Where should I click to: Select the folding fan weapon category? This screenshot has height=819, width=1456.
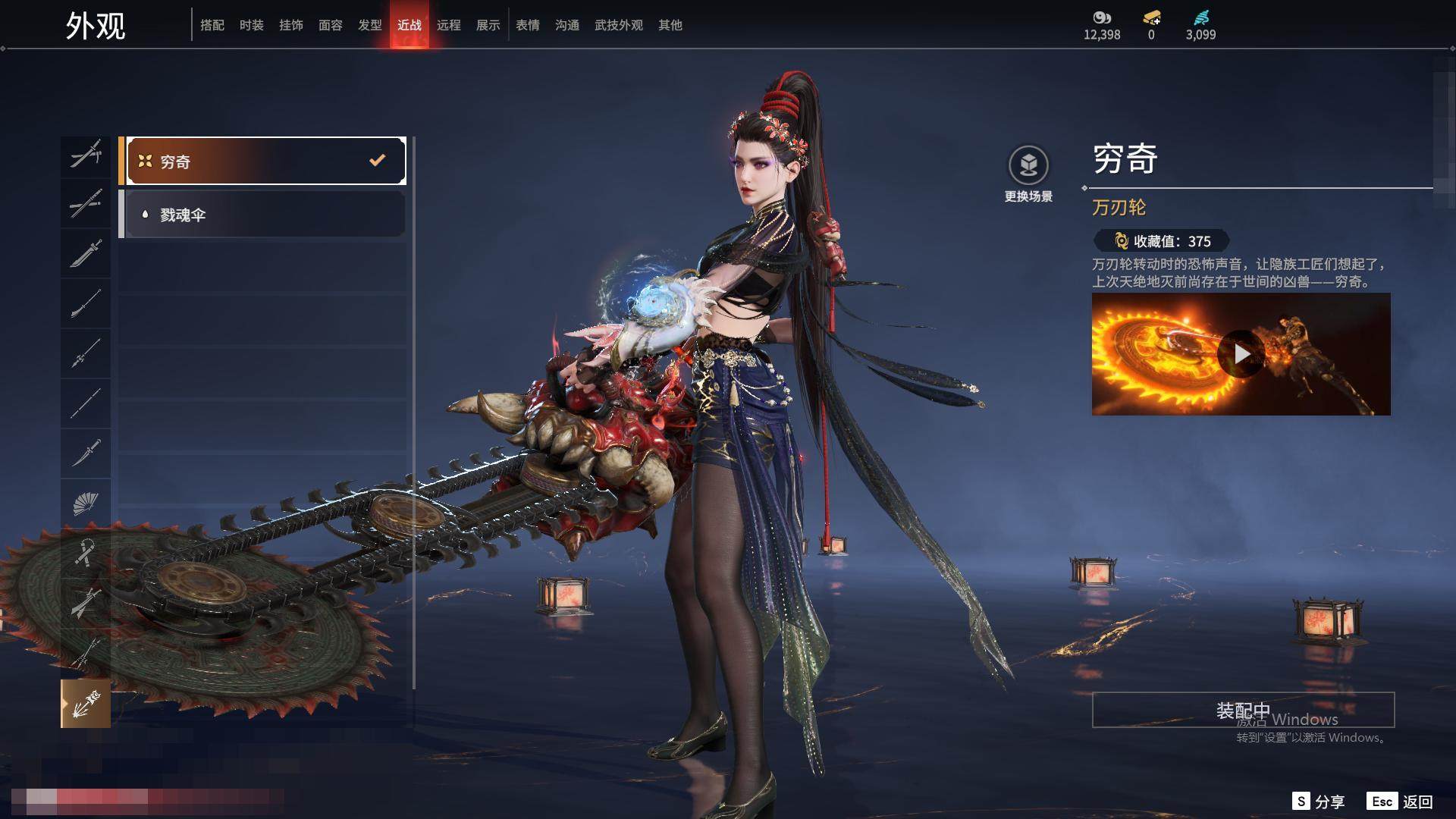86,504
